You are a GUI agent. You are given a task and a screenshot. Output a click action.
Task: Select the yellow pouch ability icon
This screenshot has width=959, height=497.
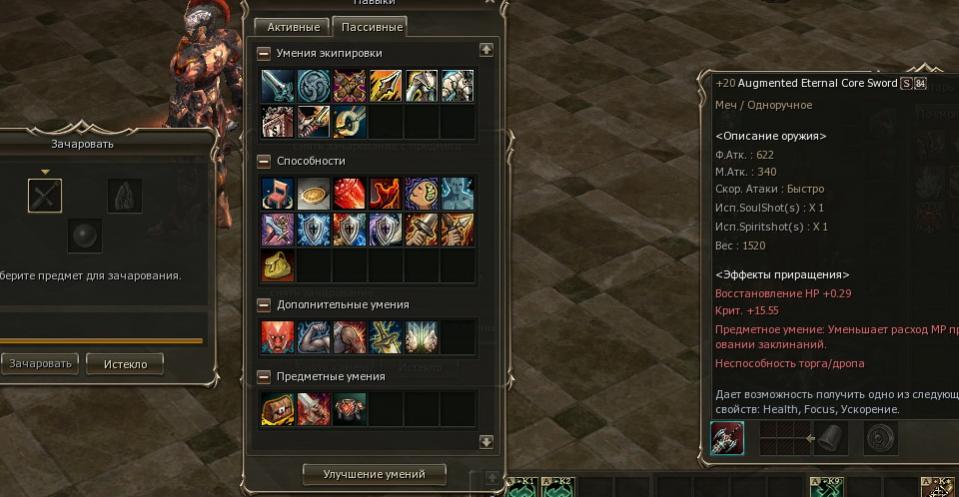point(278,265)
